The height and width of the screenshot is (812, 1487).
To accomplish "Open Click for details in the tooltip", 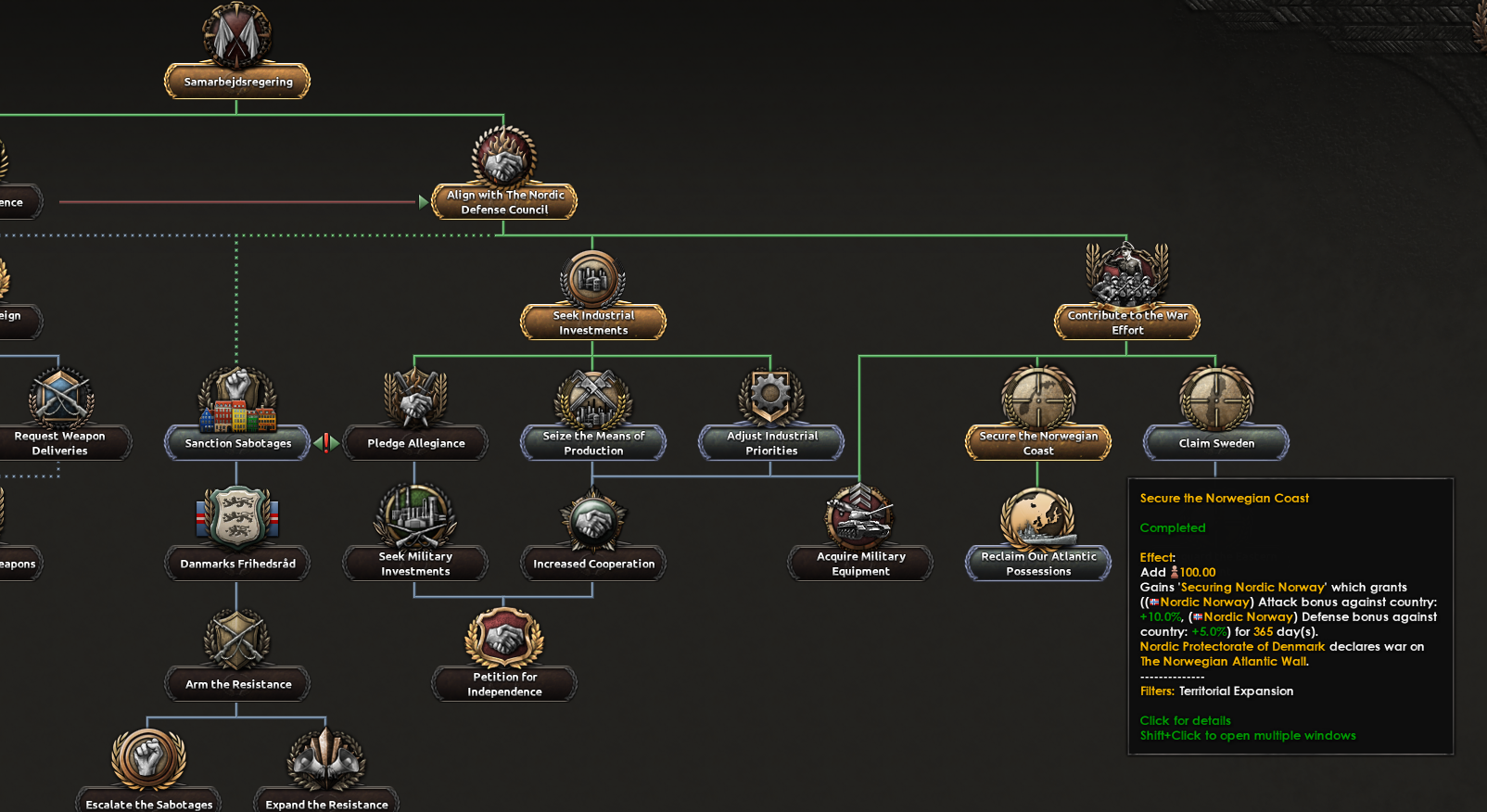I will pyautogui.click(x=1185, y=720).
